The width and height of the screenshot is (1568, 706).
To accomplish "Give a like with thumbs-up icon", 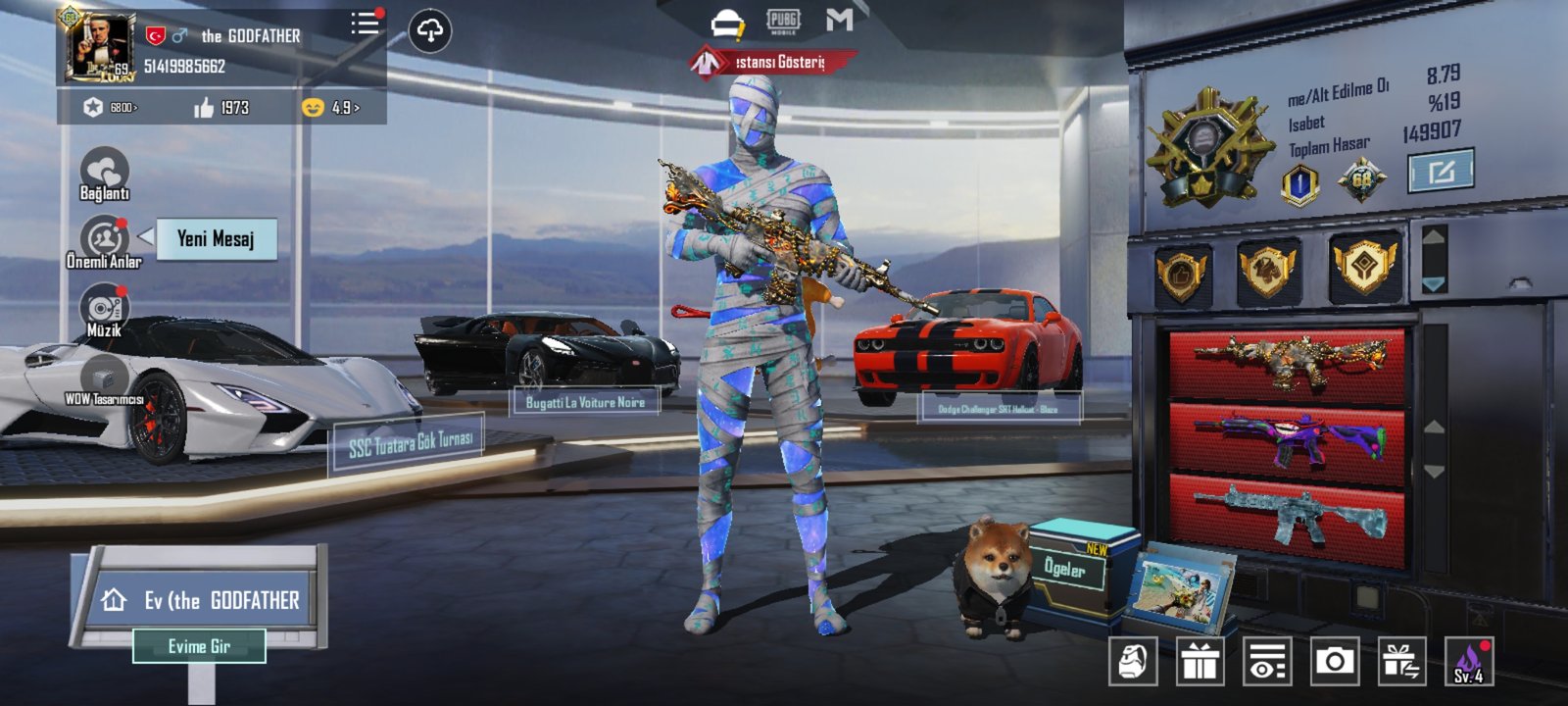I will point(204,108).
